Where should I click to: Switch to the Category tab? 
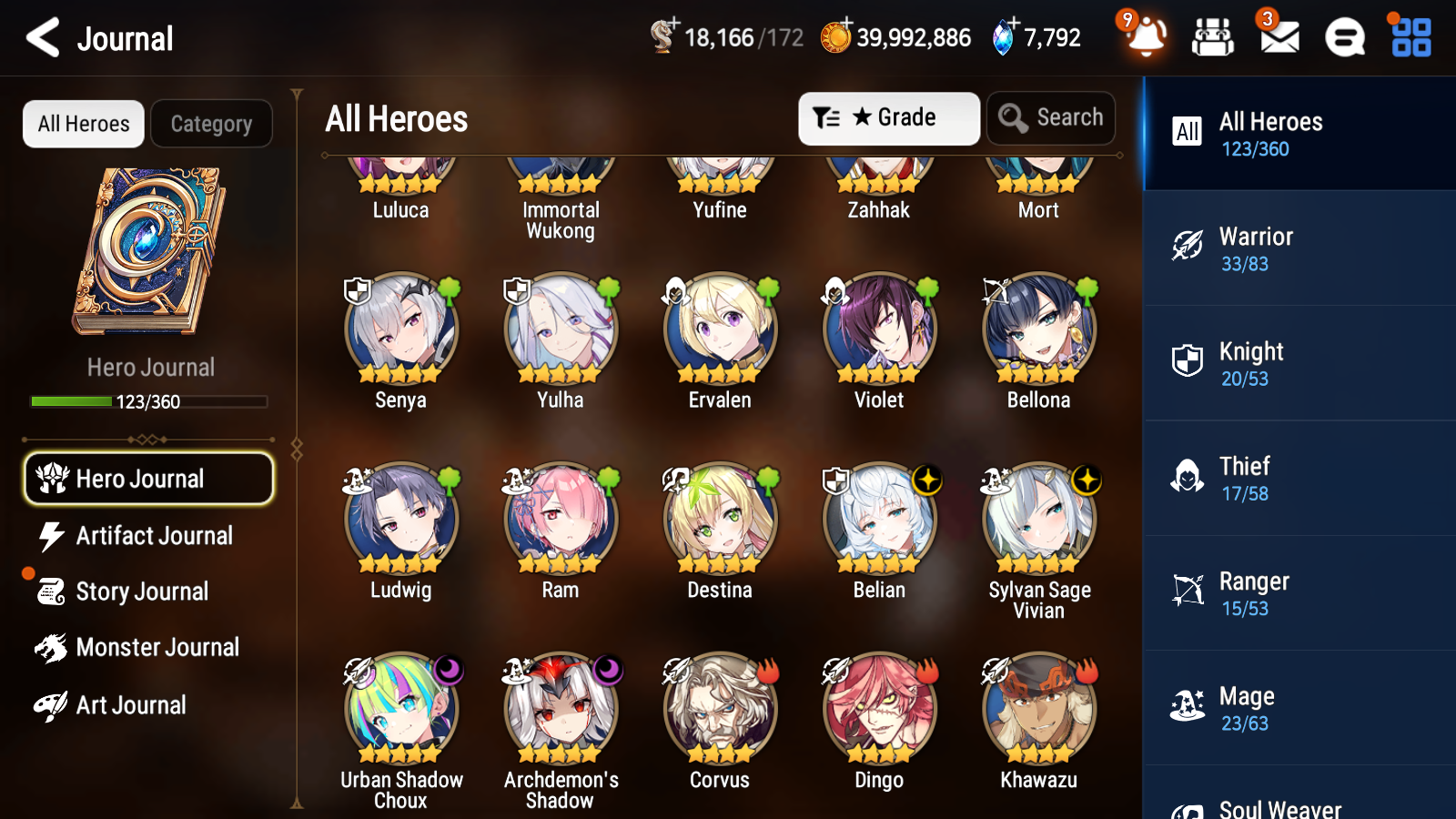tap(211, 124)
